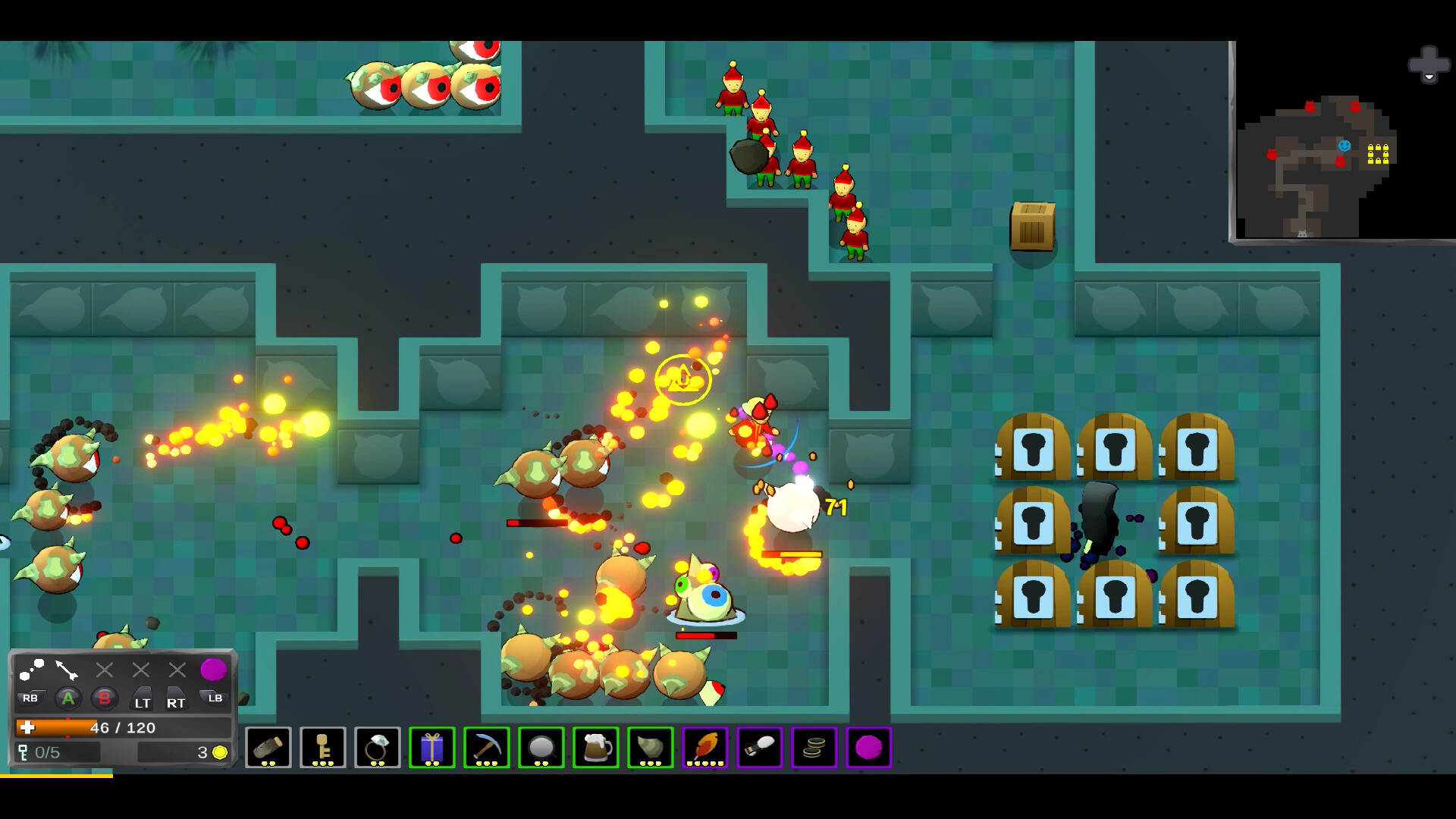
Task: Select the golden key item slot
Action: 322,748
